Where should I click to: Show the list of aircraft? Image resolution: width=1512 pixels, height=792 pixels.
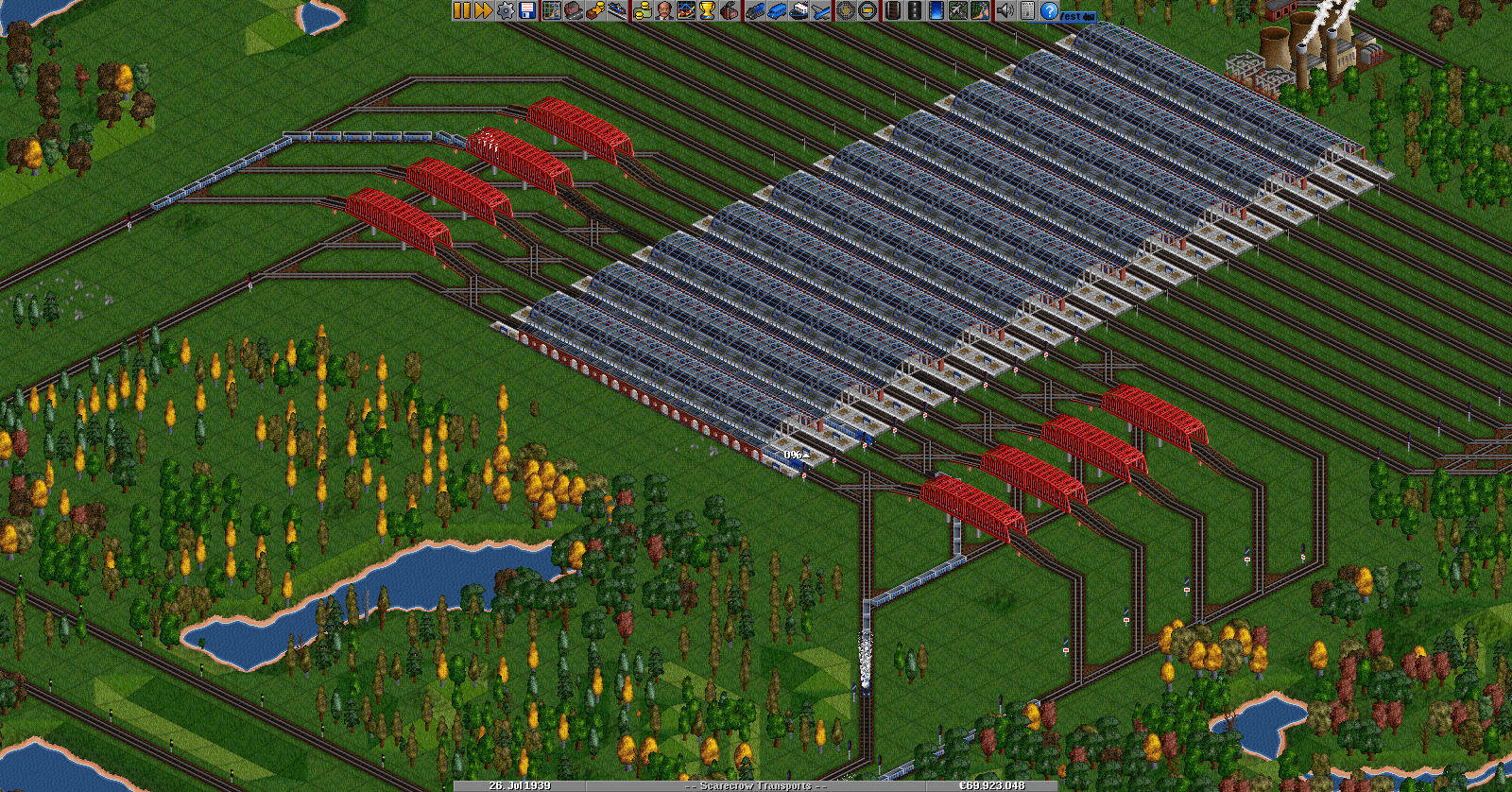pos(820,10)
